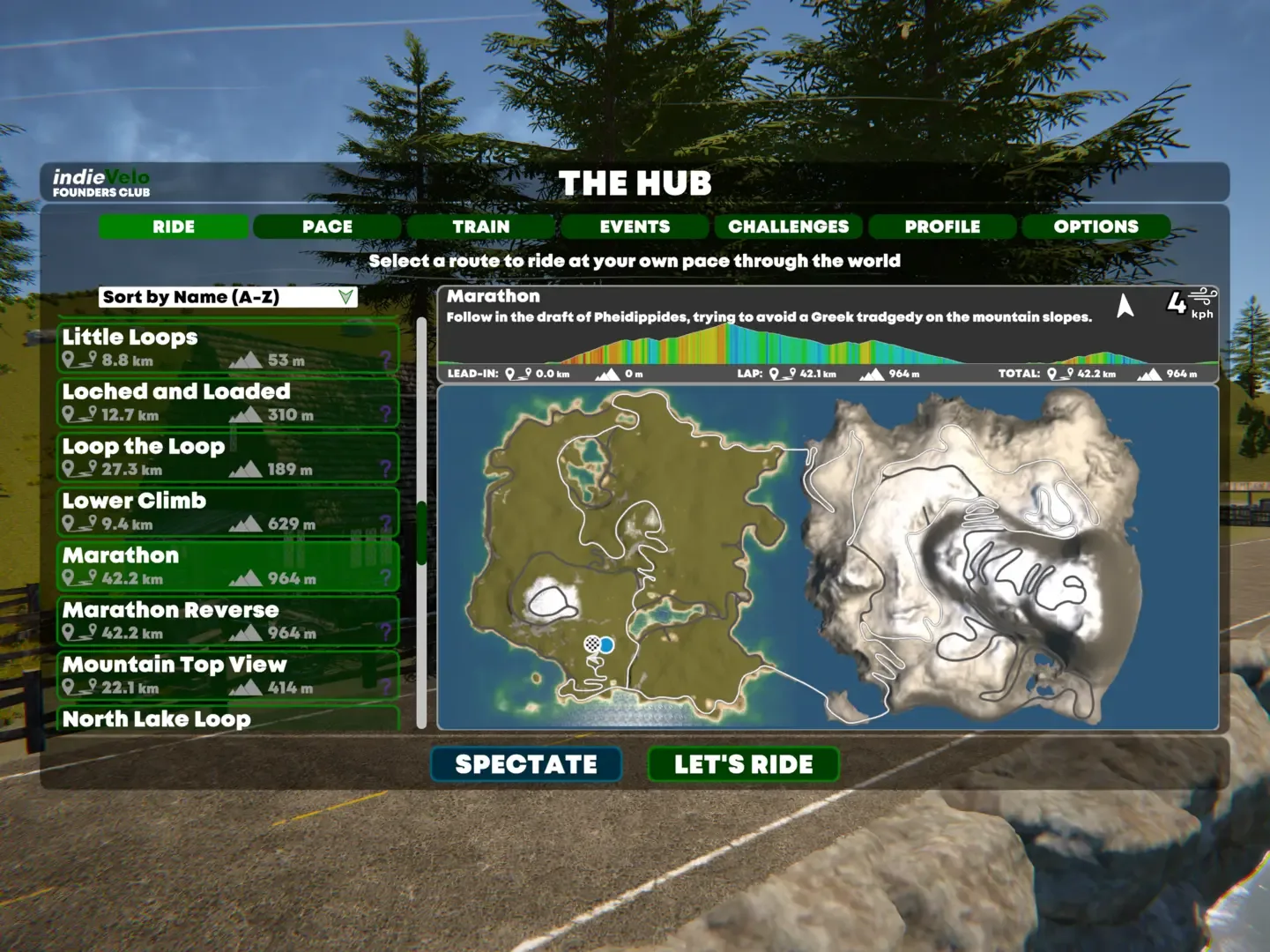Pick the North Lake Loop route

click(x=227, y=719)
